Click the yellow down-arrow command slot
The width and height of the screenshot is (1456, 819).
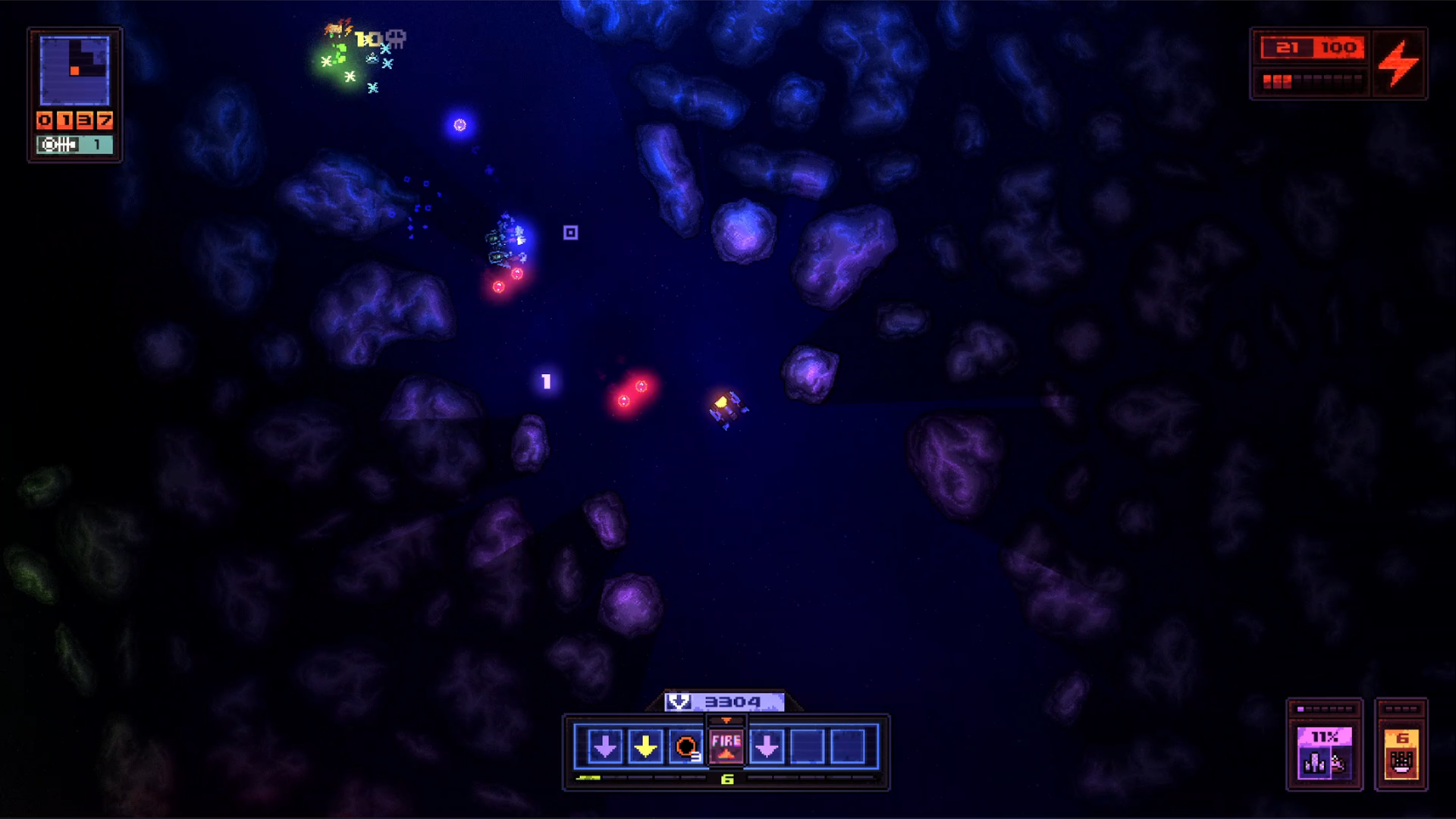[x=645, y=746]
